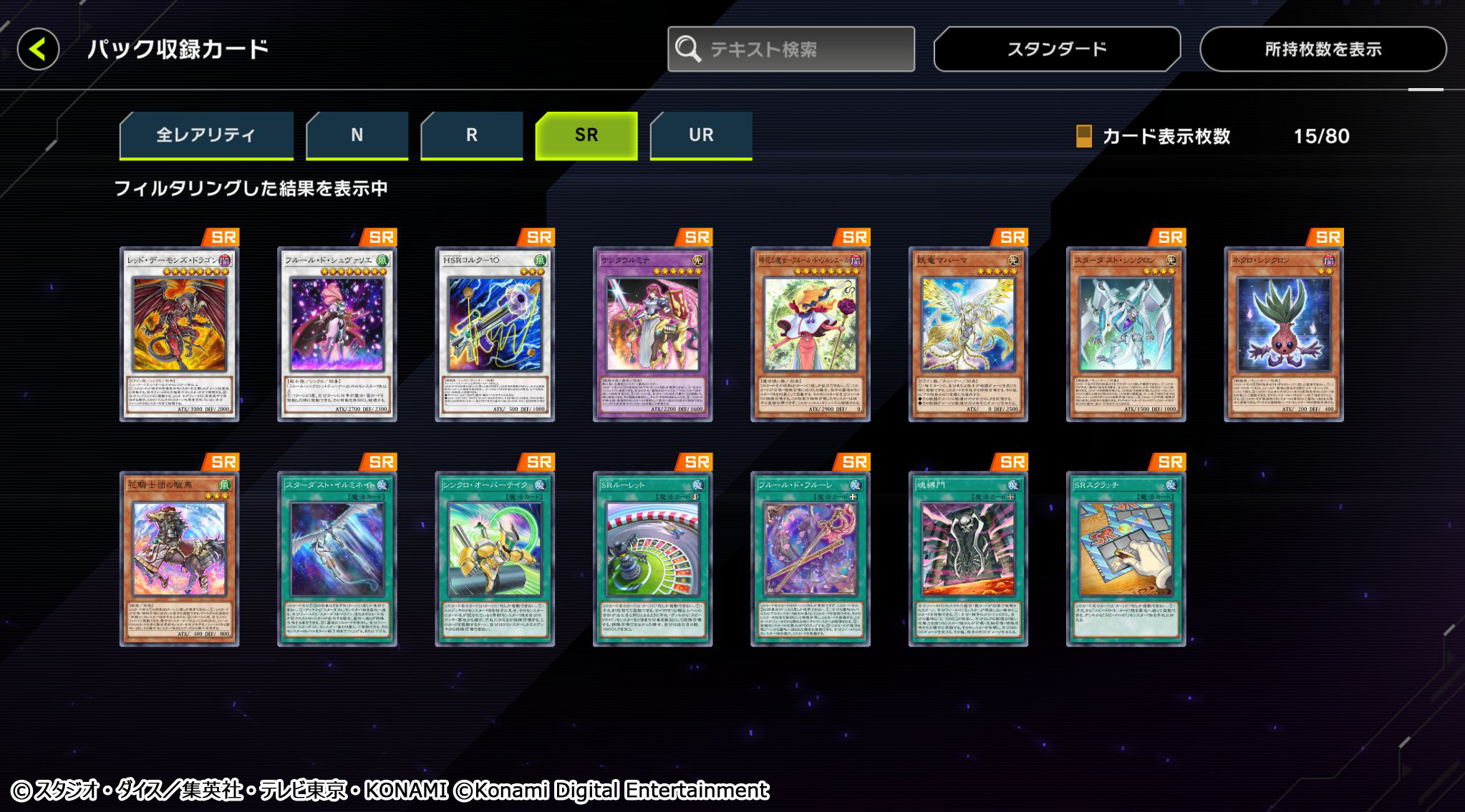Switch to the UR rarity tab
1465x812 pixels.
click(x=700, y=135)
